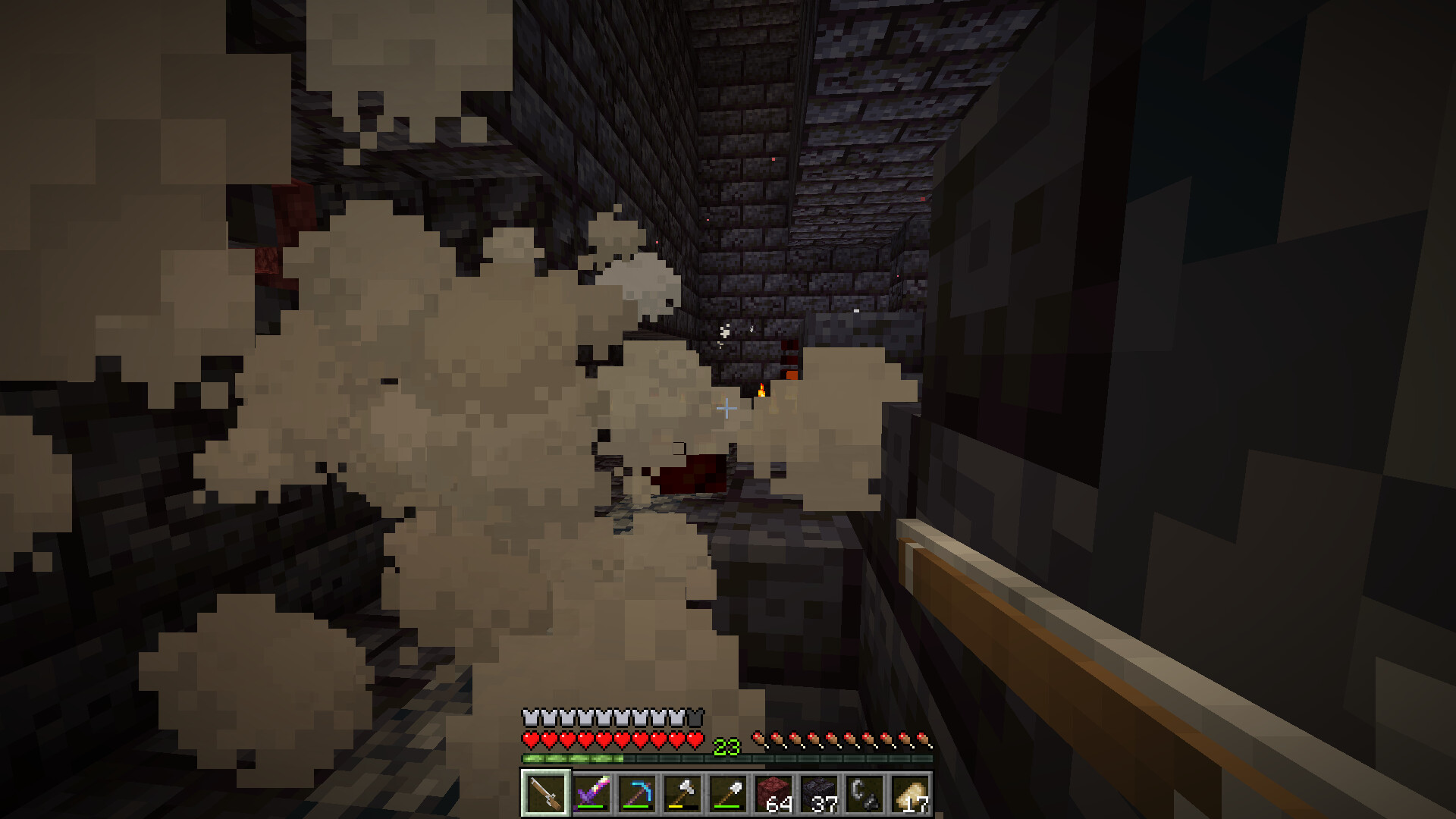Screen dimensions: 1456x819
Task: Pick the iron shovel slot
Action: coord(726,793)
